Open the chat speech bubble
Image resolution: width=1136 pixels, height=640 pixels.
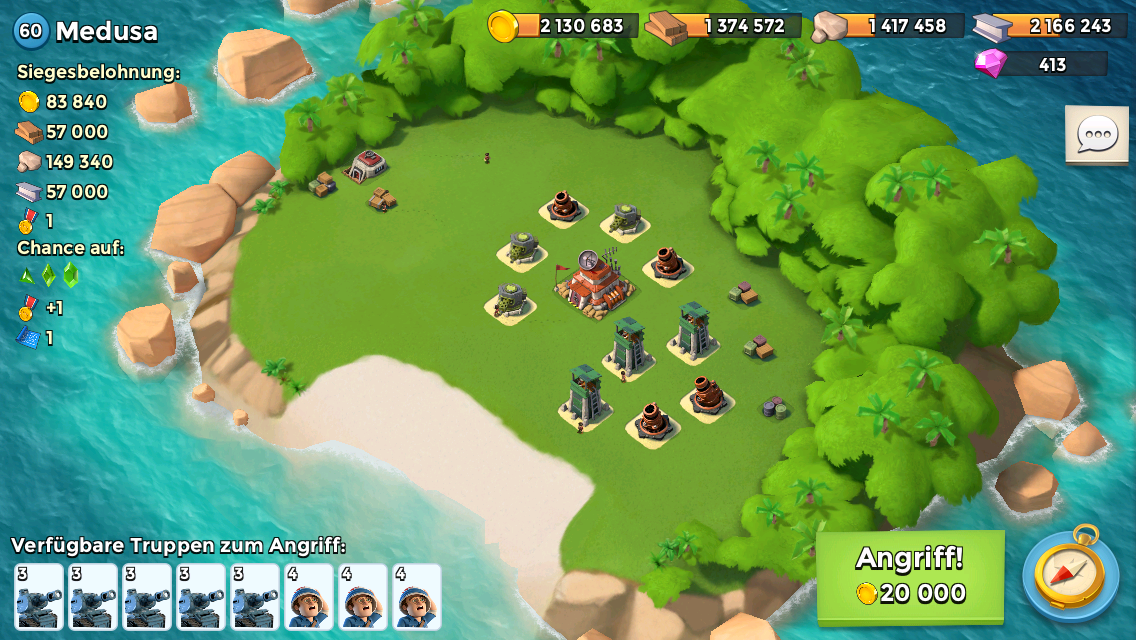(1096, 134)
